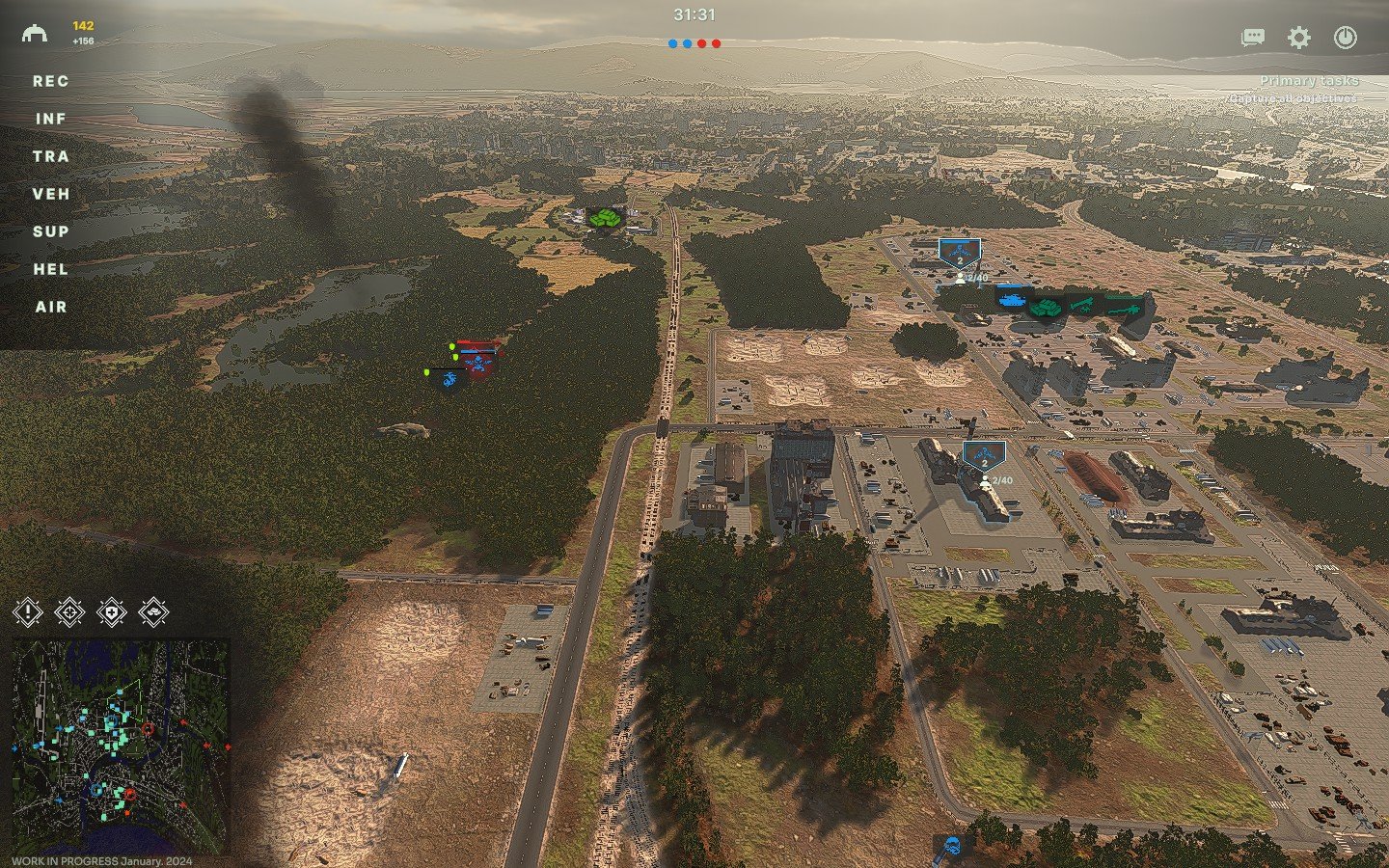1389x868 pixels.
Task: Open the settings gear menu
Action: coord(1299,38)
